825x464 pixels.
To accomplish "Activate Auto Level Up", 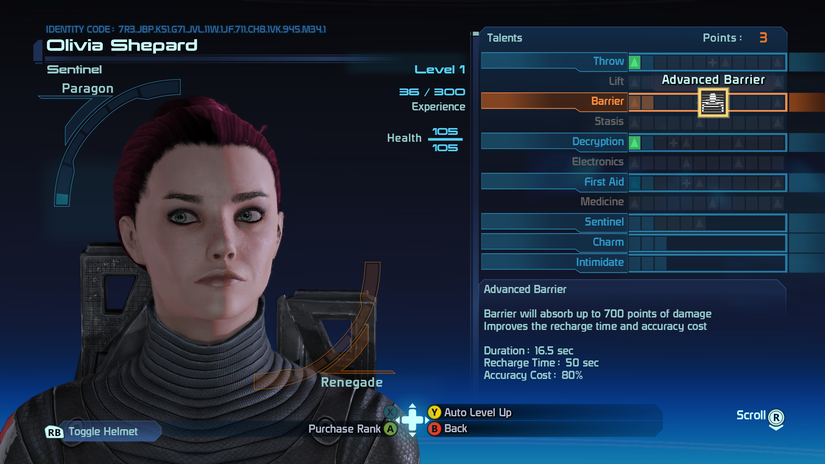I will [477, 412].
